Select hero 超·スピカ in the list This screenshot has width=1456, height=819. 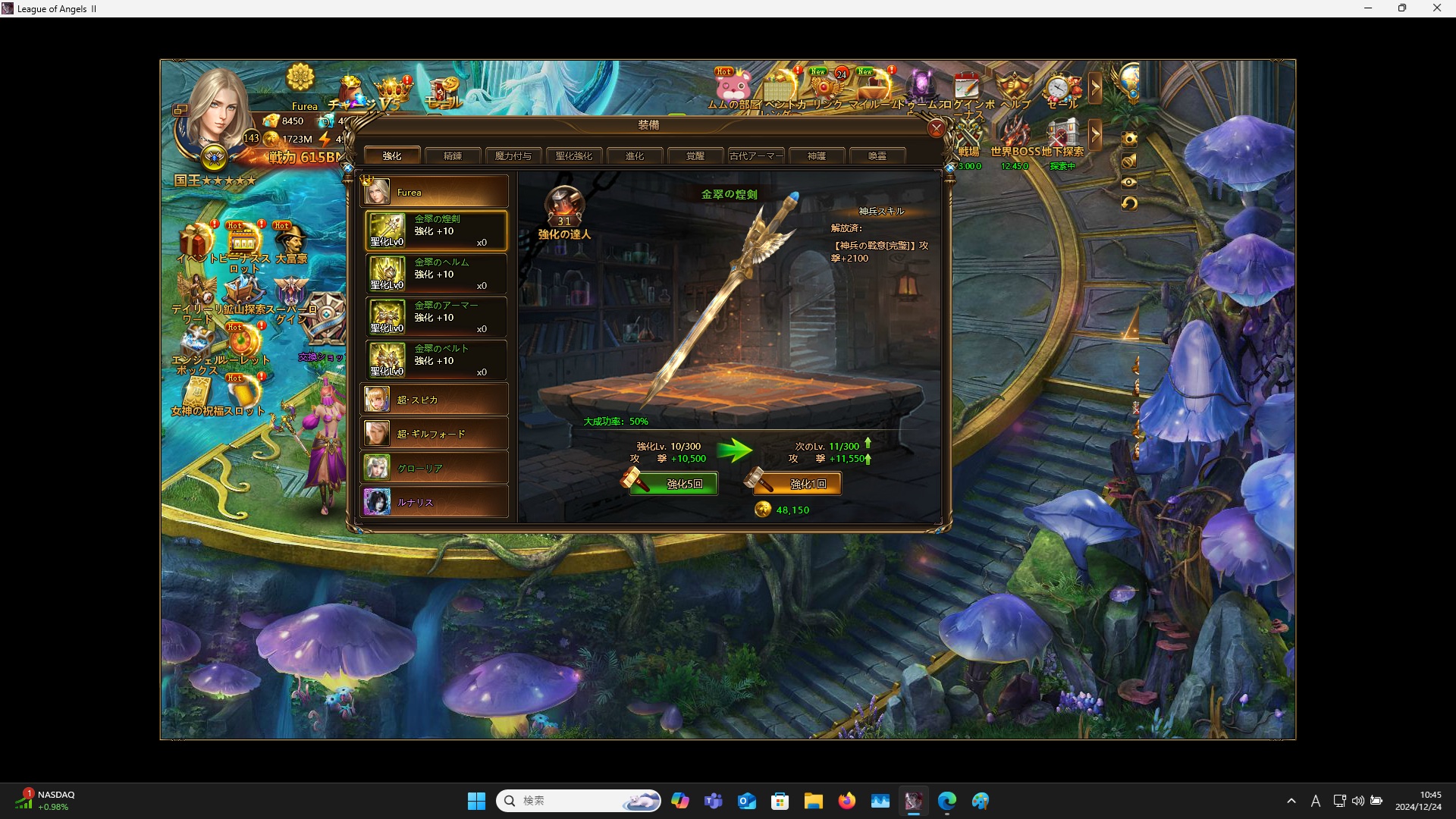(x=435, y=400)
